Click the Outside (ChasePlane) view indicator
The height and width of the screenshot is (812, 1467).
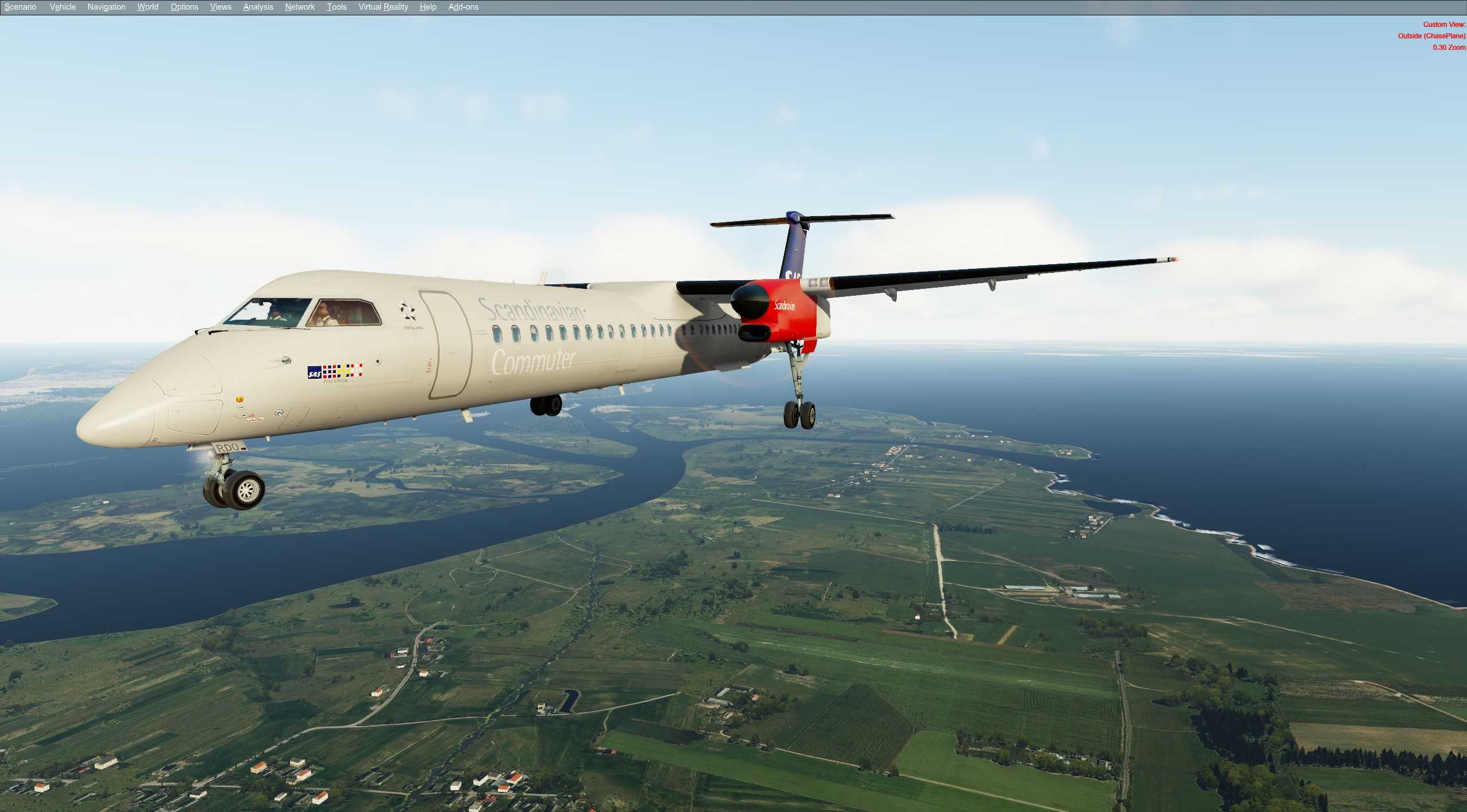pos(1430,36)
